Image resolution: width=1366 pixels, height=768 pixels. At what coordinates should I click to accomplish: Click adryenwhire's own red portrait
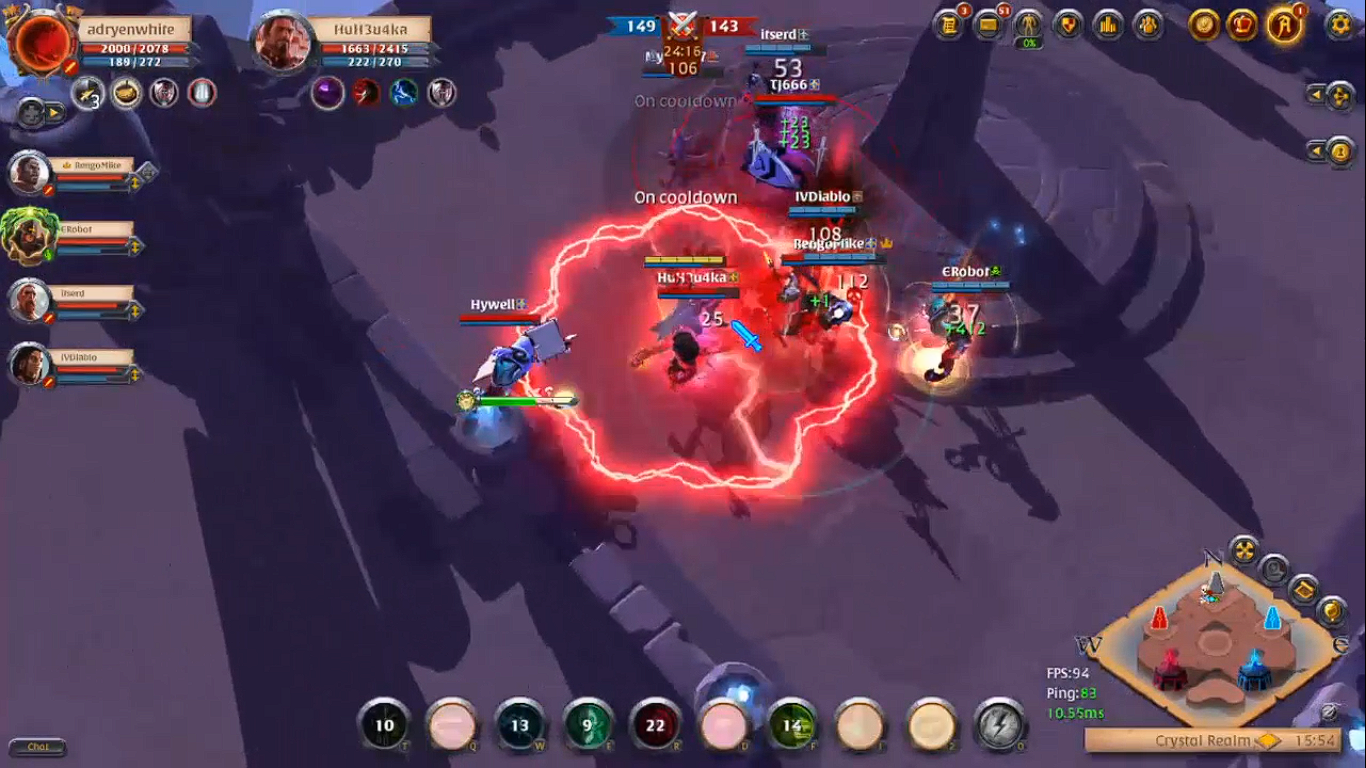click(x=42, y=42)
